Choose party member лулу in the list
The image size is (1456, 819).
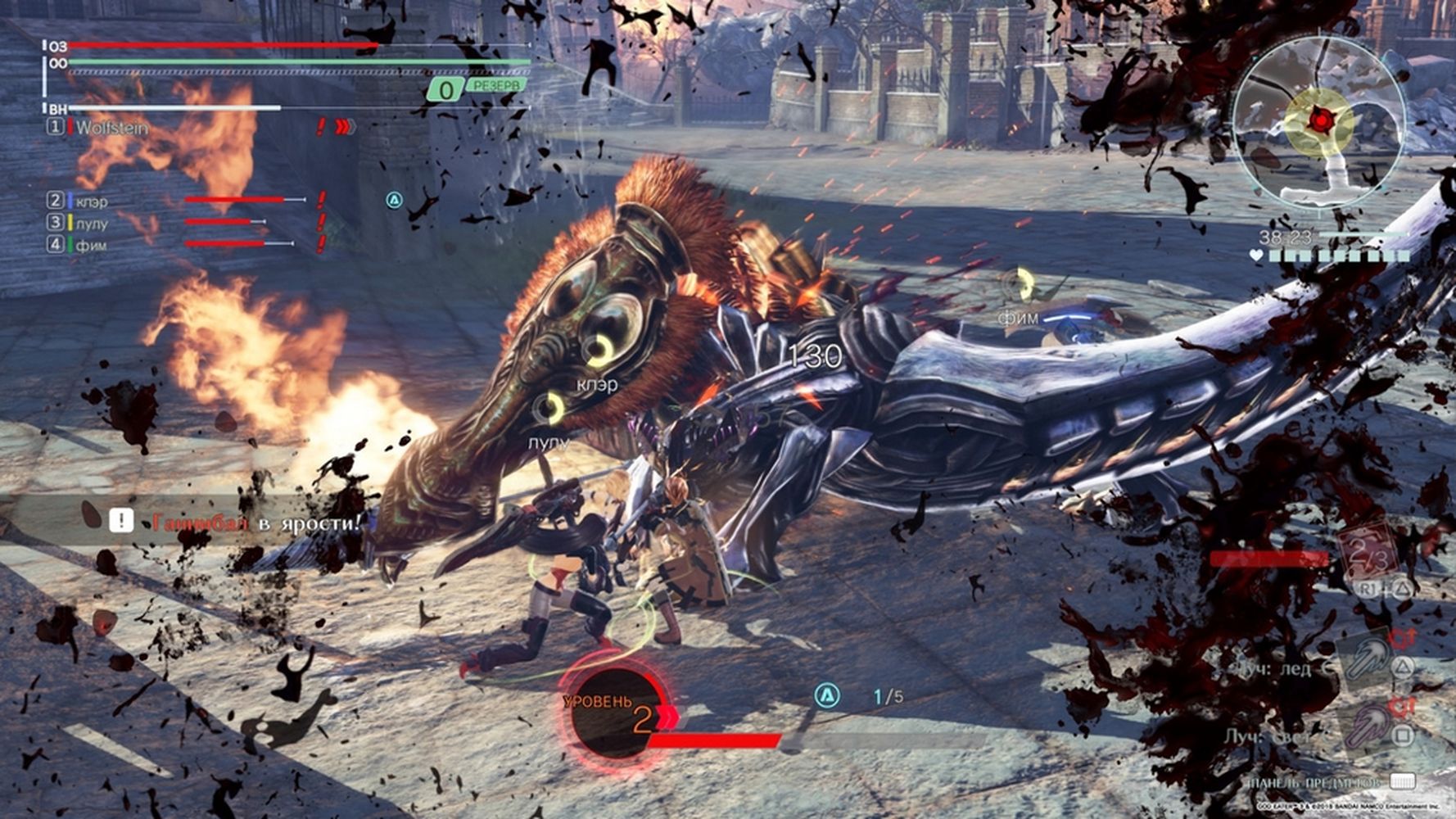click(90, 223)
